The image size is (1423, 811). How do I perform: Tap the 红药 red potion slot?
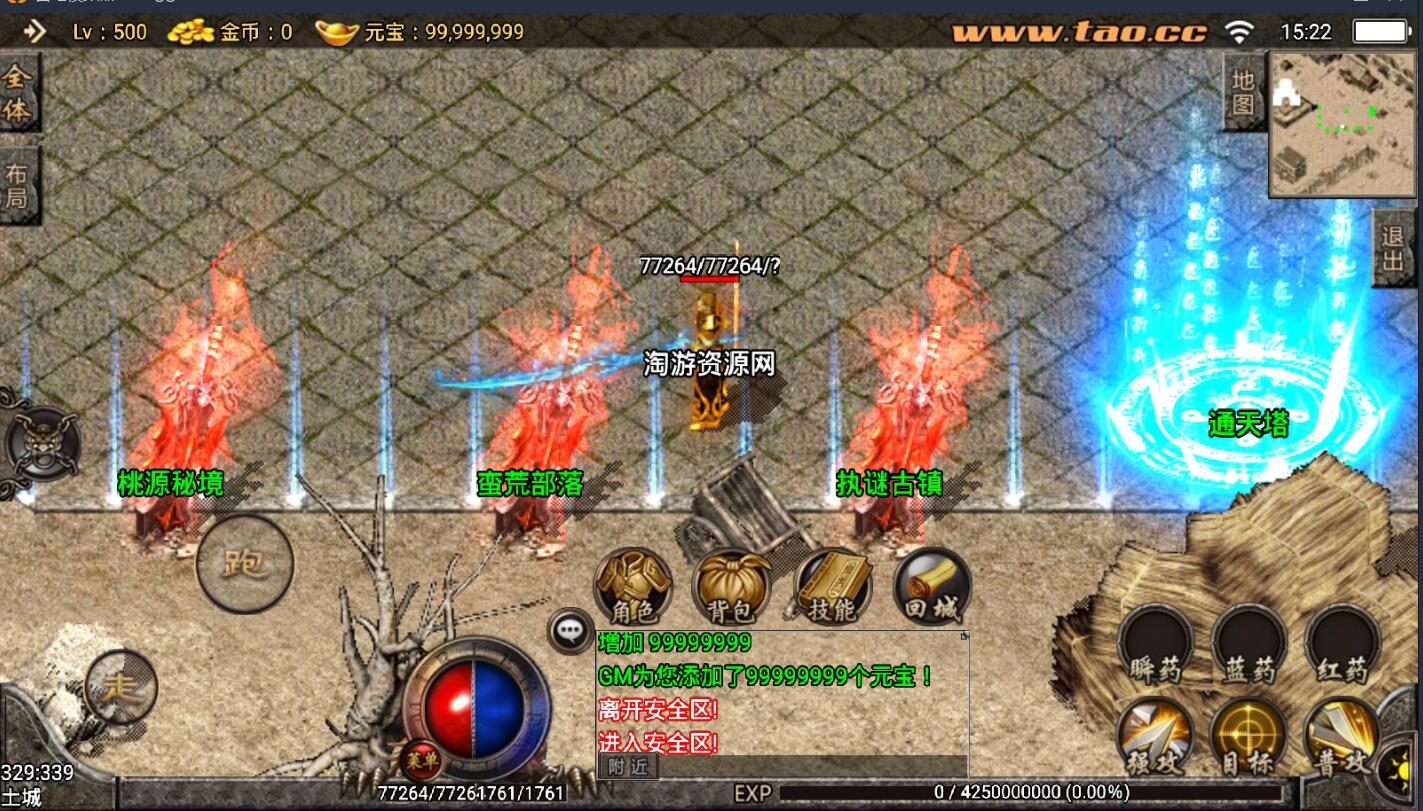click(x=1342, y=646)
